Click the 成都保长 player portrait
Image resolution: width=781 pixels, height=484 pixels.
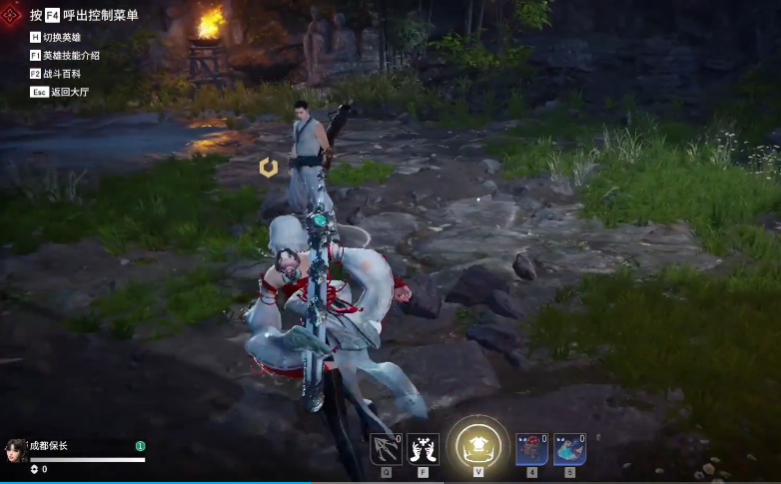16,451
